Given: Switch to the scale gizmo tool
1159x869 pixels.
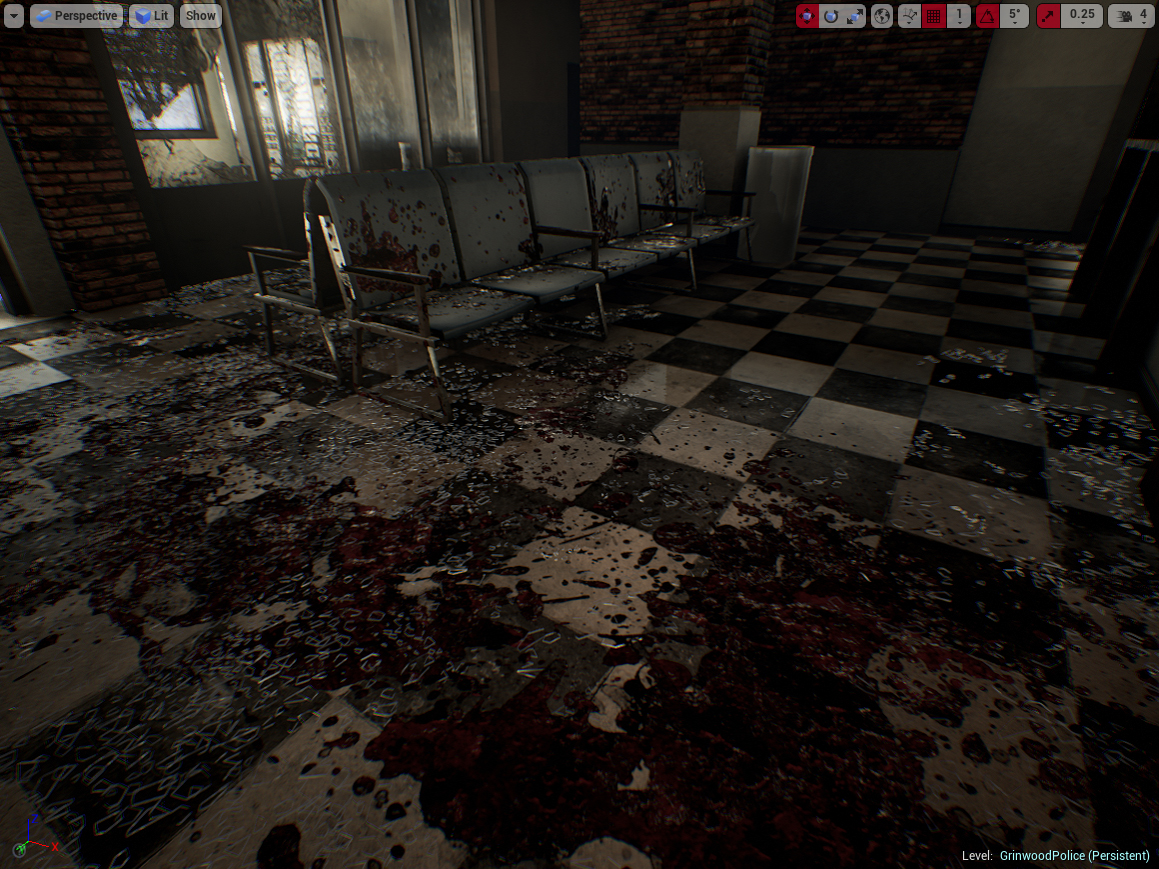Looking at the screenshot, I should 855,15.
